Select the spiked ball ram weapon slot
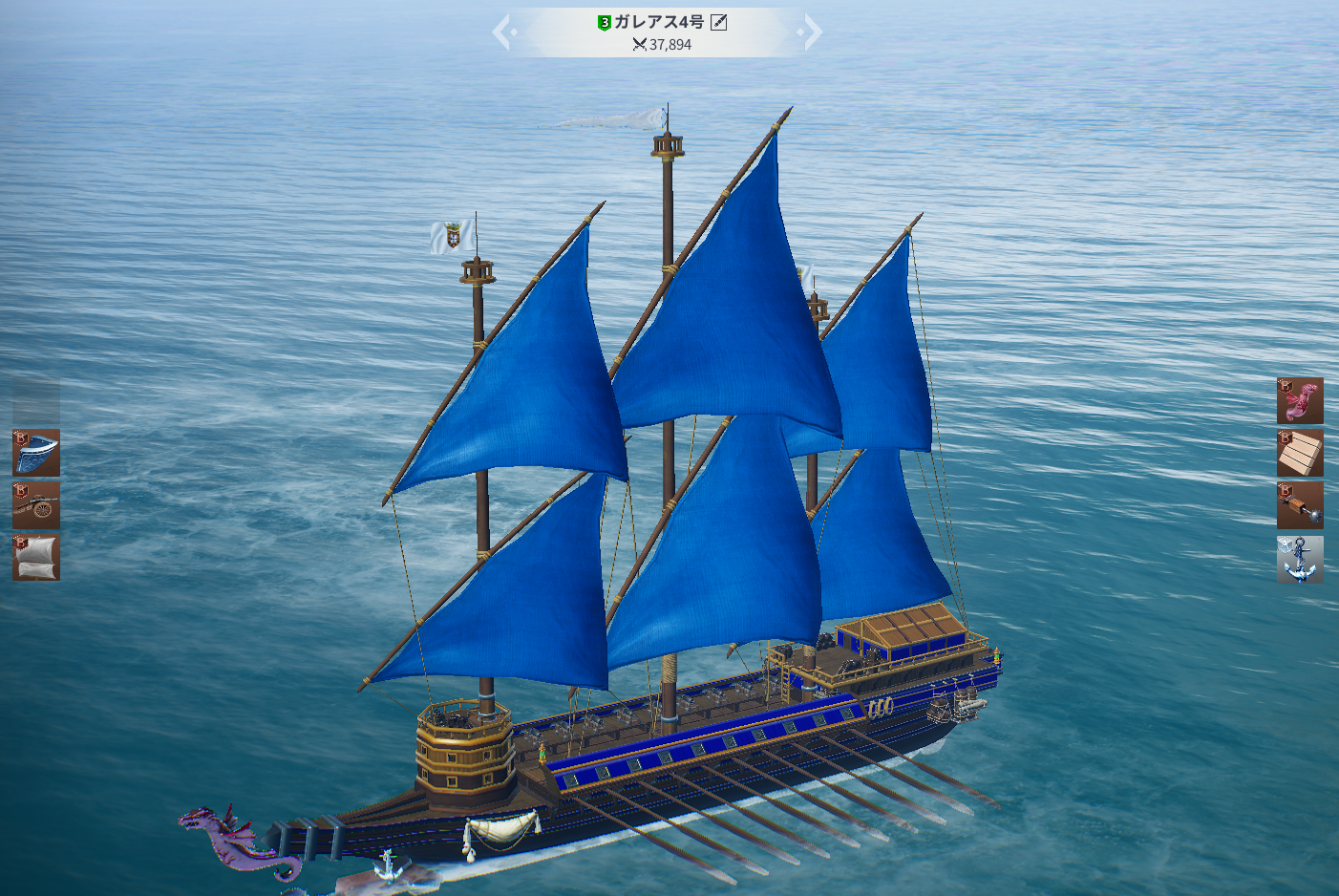 point(1300,505)
